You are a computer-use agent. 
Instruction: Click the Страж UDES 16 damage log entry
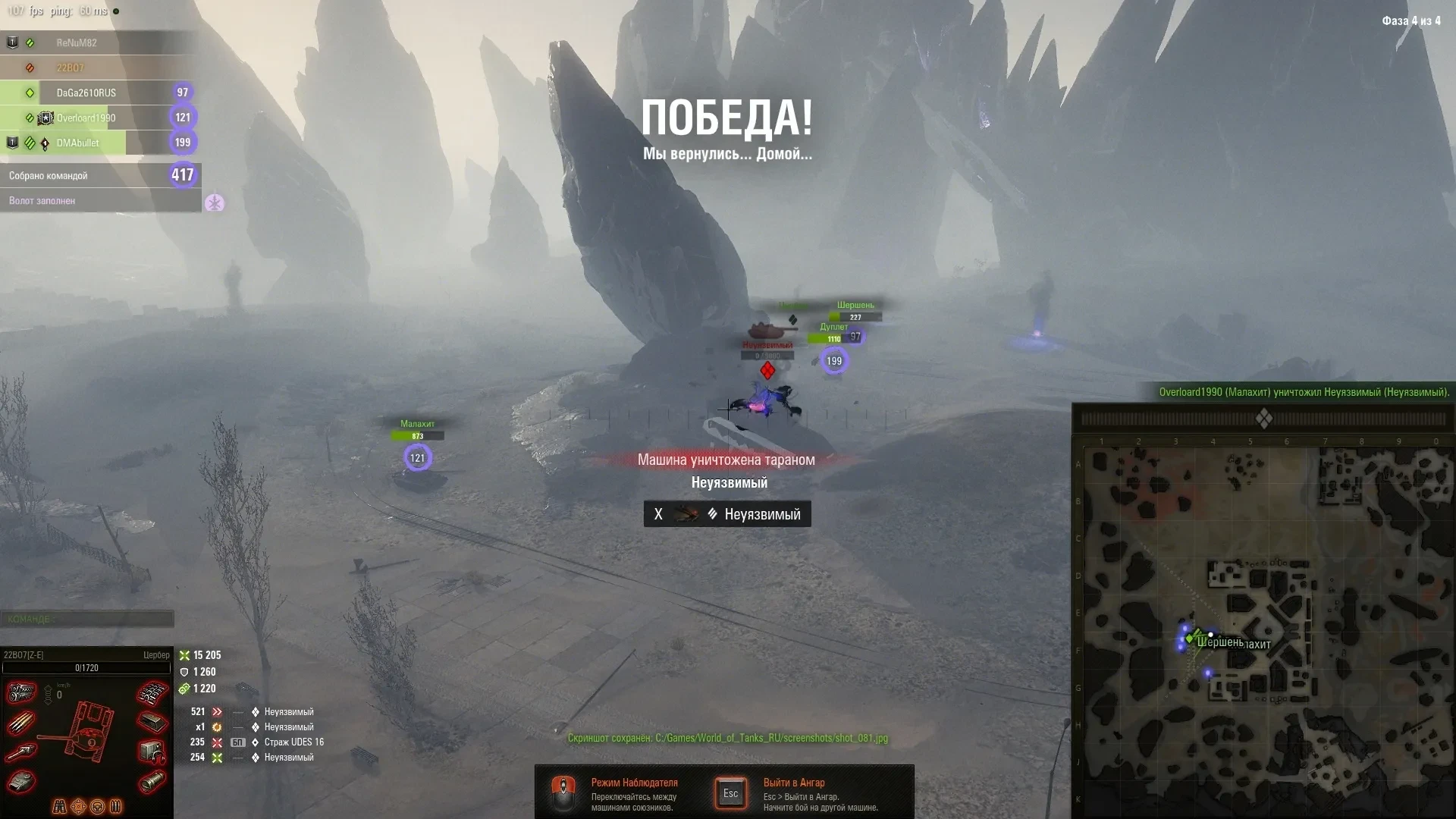pyautogui.click(x=293, y=742)
